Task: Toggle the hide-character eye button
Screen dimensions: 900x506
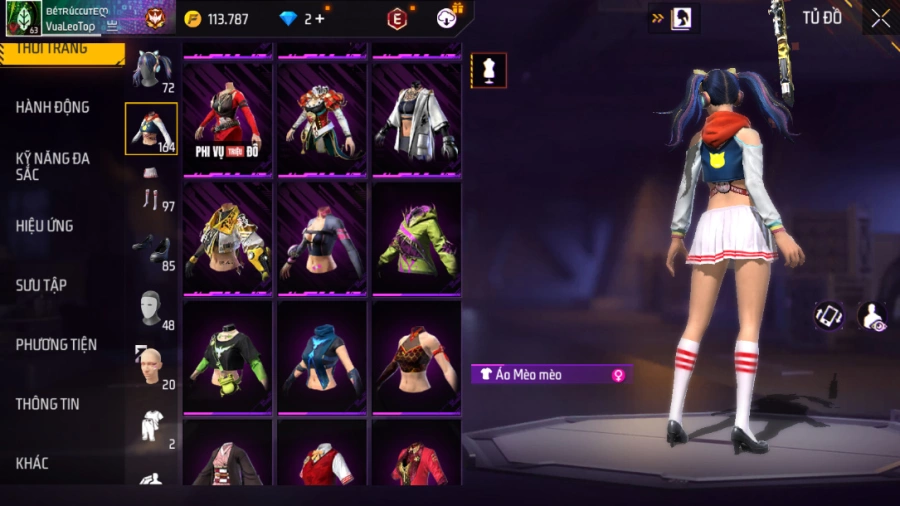Action: click(x=871, y=316)
